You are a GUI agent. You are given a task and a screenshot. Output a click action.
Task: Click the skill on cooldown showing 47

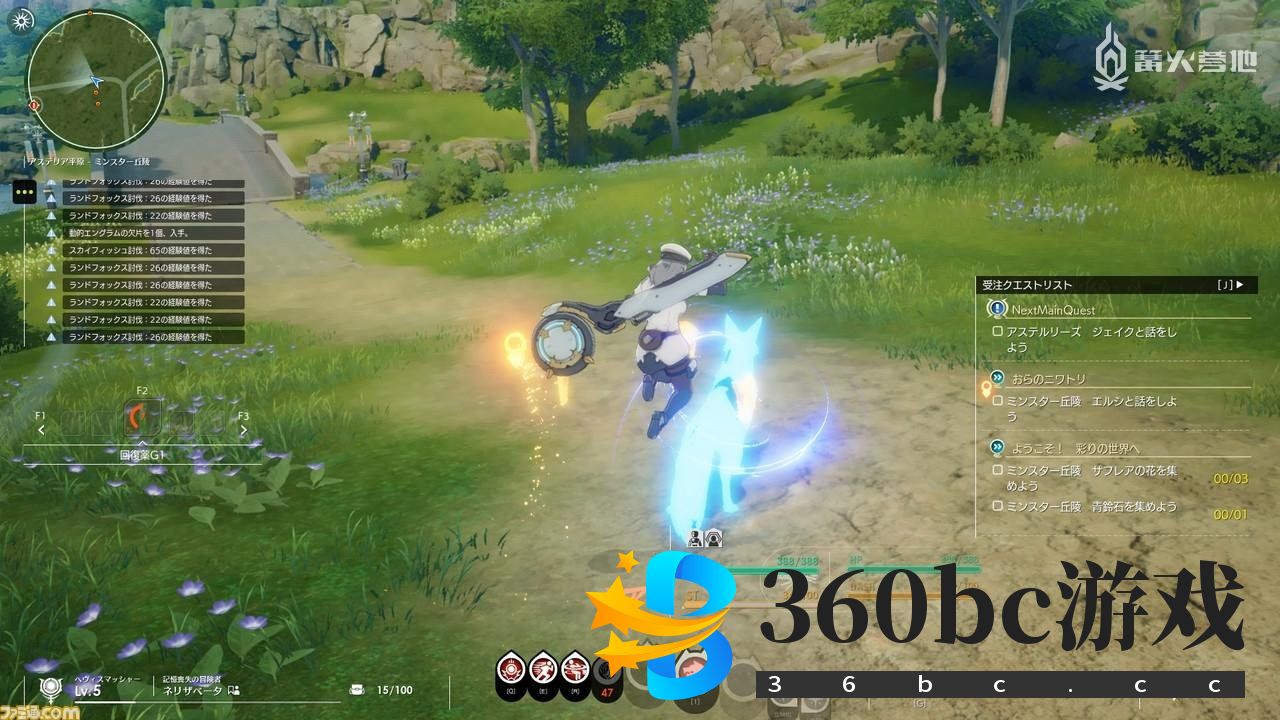[x=605, y=672]
